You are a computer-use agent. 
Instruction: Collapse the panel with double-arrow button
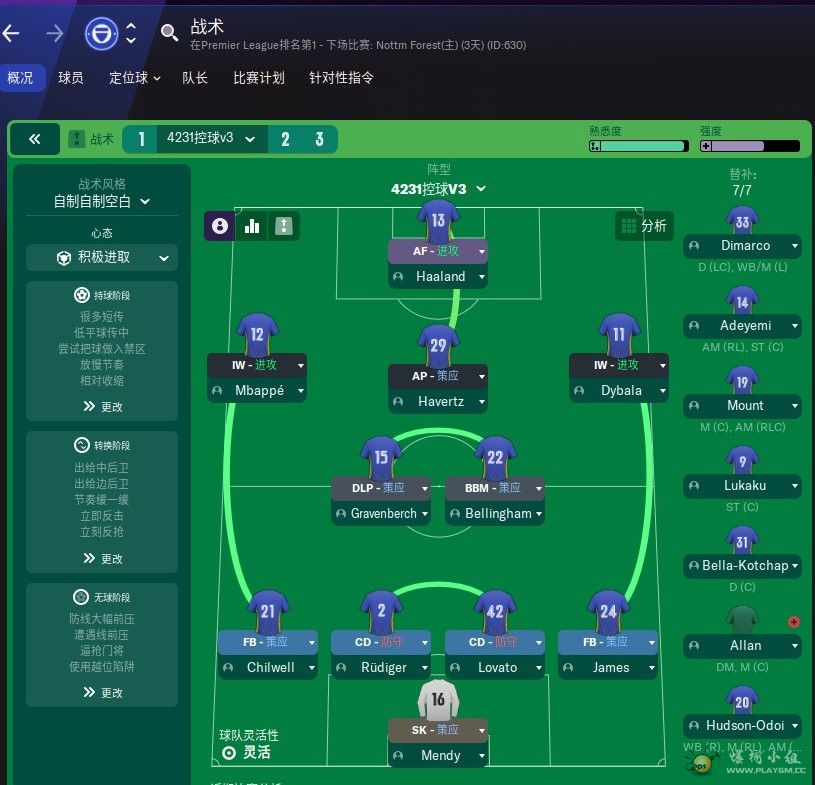tap(35, 139)
